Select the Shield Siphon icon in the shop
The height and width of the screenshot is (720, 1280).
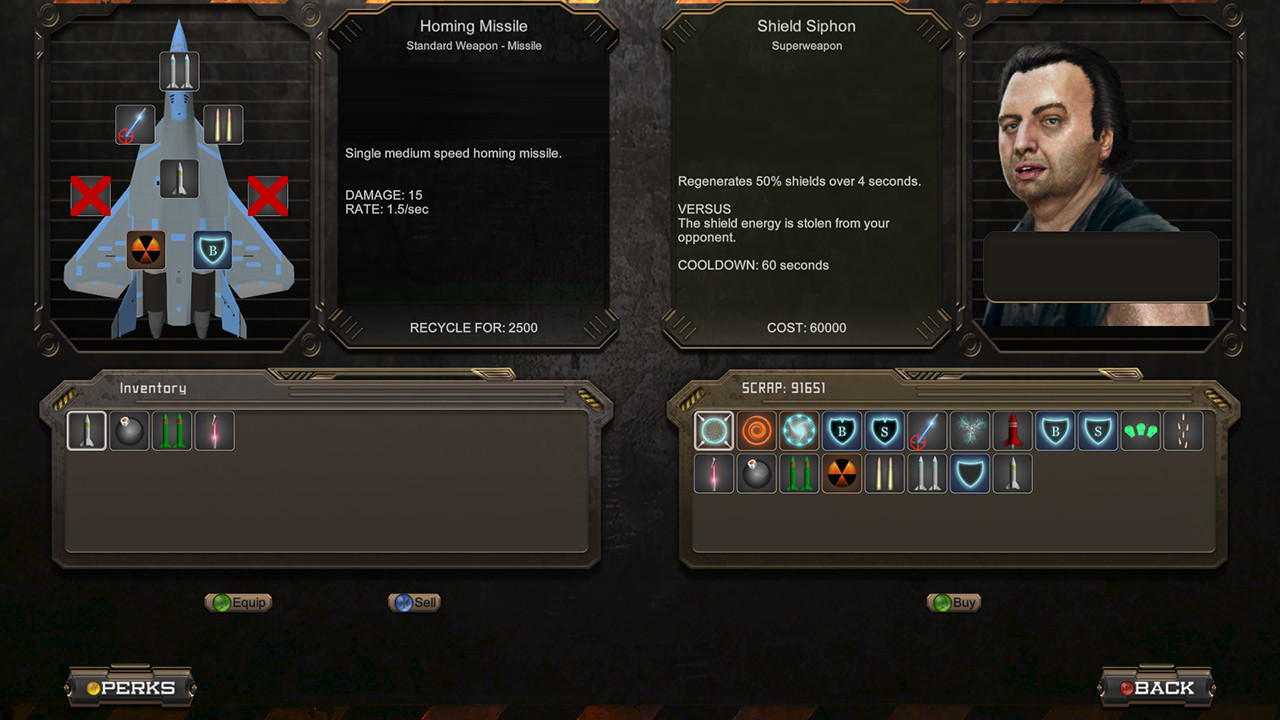[714, 431]
